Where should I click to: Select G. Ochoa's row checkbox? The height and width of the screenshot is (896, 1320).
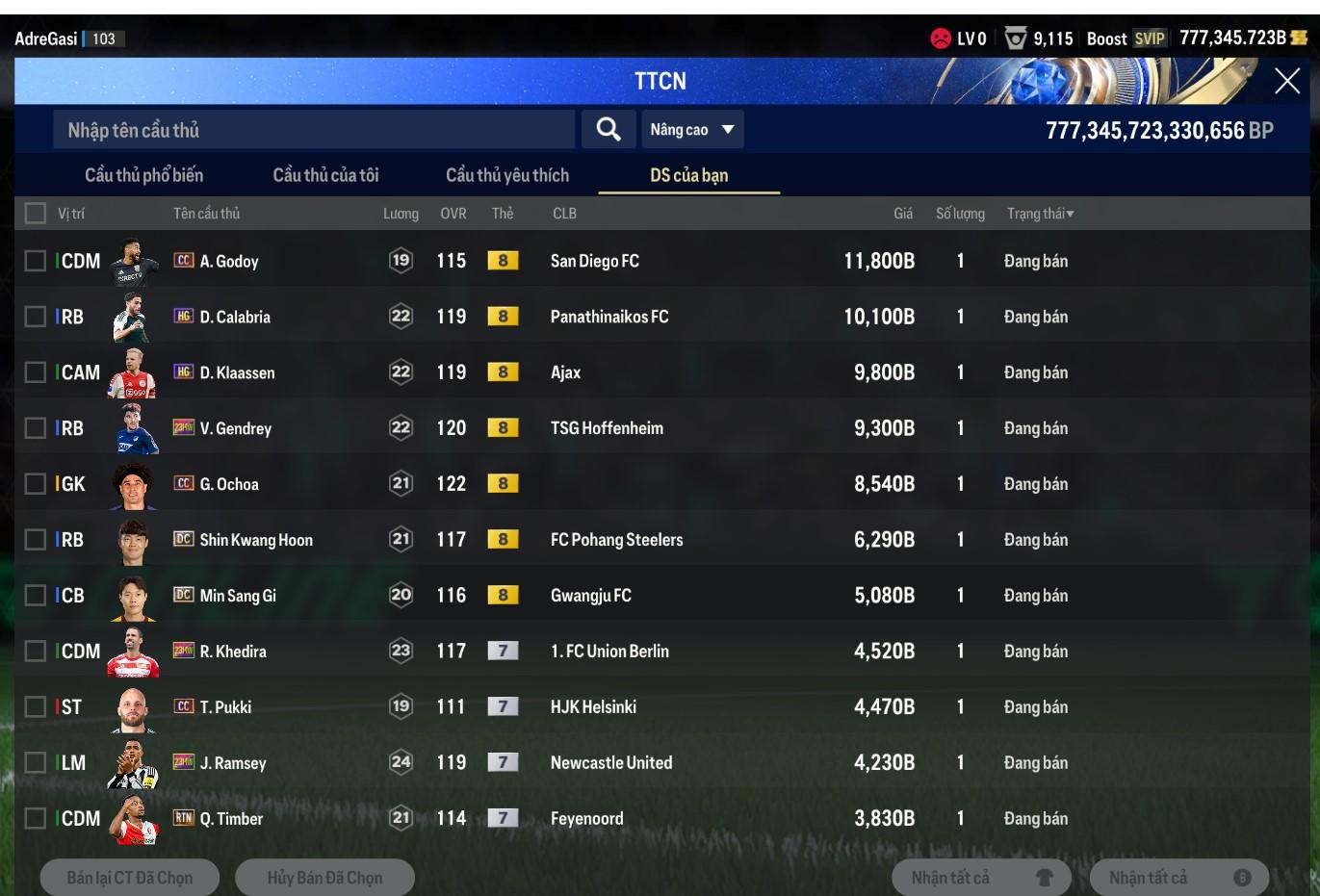tap(36, 483)
